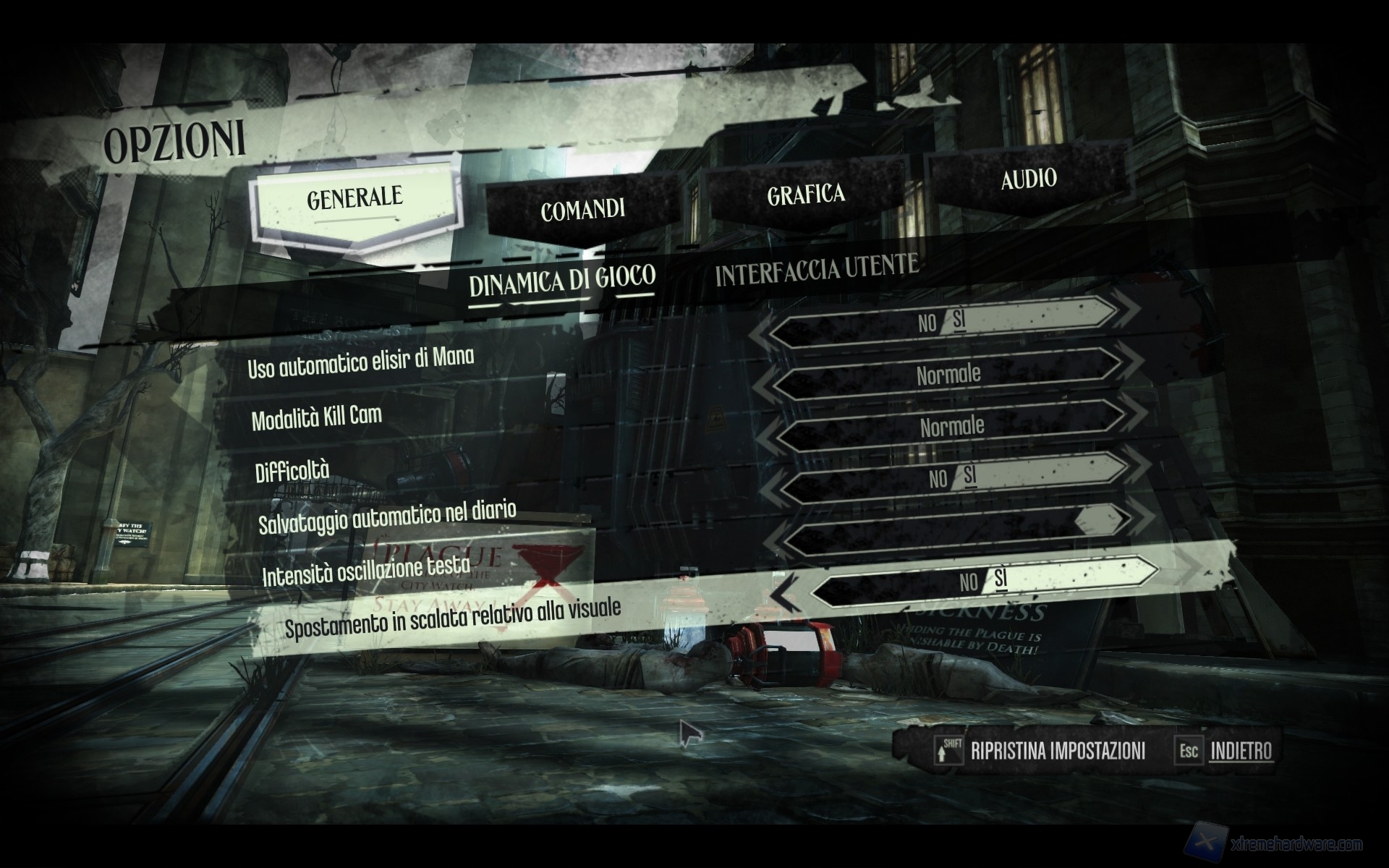Choose the Modalità Kill Cam option row
This screenshot has width=1389, height=868.
click(x=316, y=417)
